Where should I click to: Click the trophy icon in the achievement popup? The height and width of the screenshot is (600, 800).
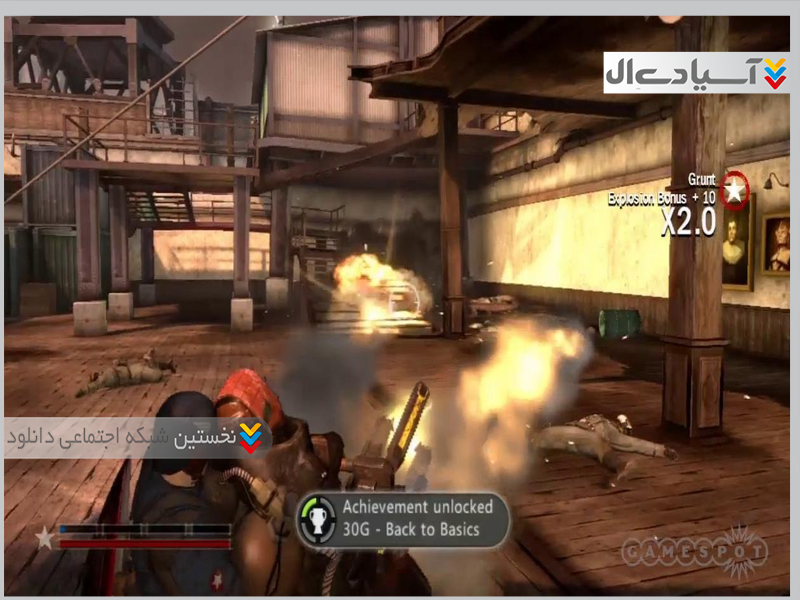(x=316, y=520)
